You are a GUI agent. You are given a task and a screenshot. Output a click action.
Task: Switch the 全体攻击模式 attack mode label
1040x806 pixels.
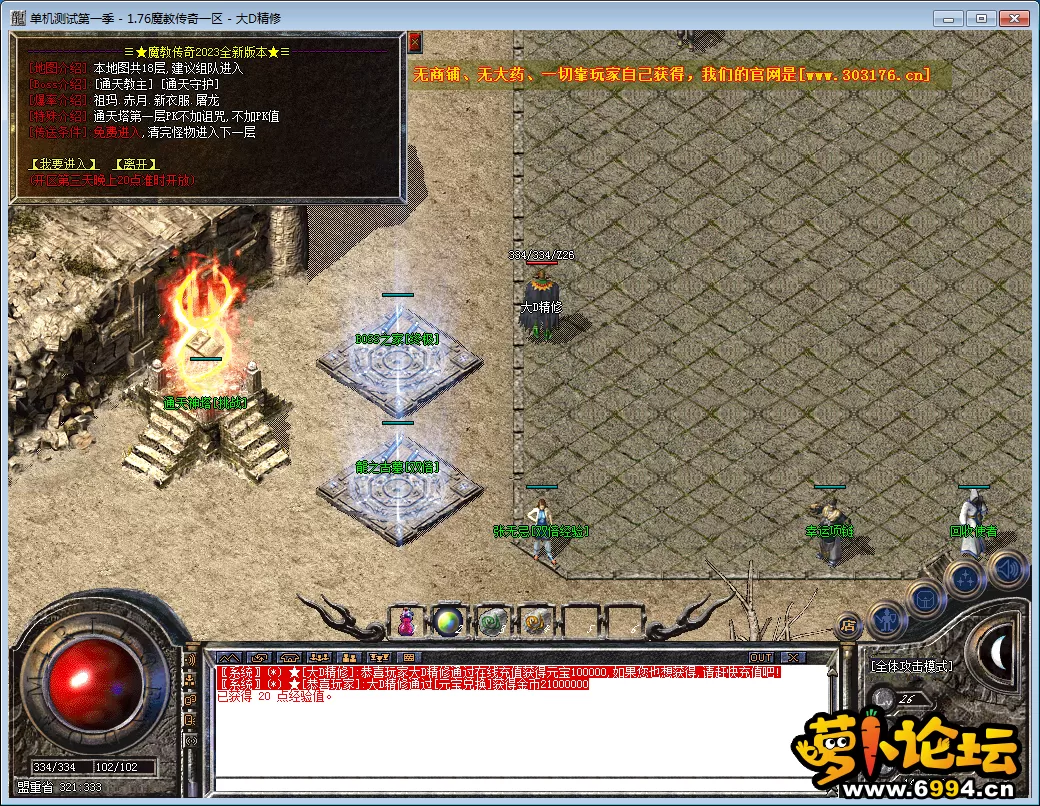pos(910,666)
